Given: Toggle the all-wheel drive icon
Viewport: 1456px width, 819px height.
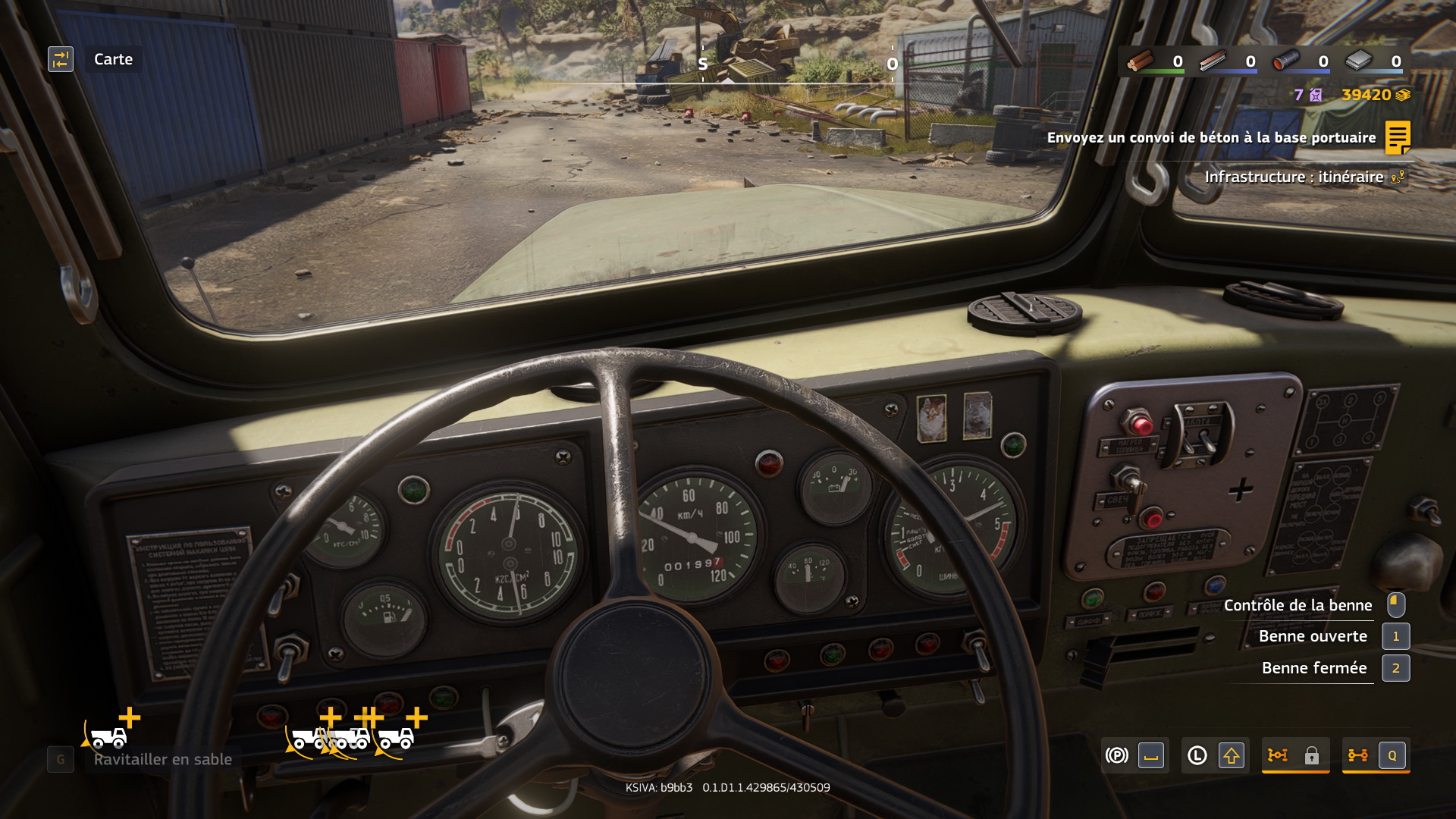Looking at the screenshot, I should click(1358, 755).
